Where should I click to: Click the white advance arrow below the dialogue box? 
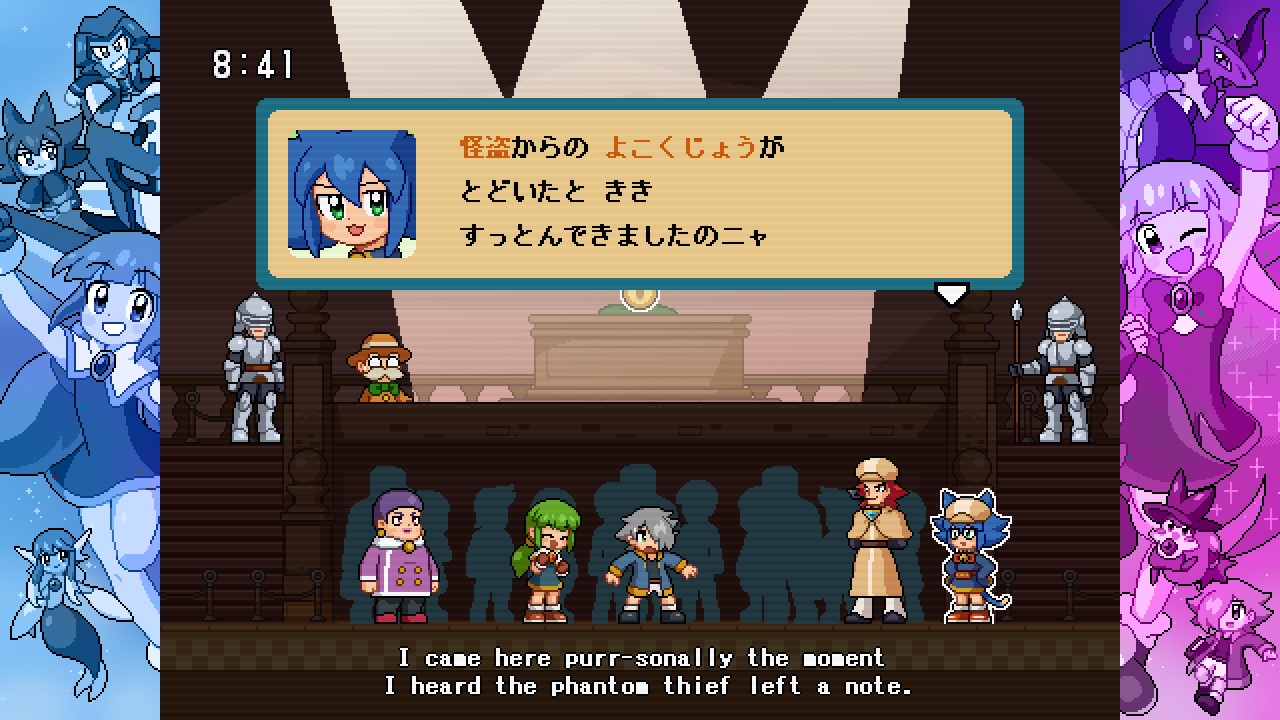tap(953, 292)
